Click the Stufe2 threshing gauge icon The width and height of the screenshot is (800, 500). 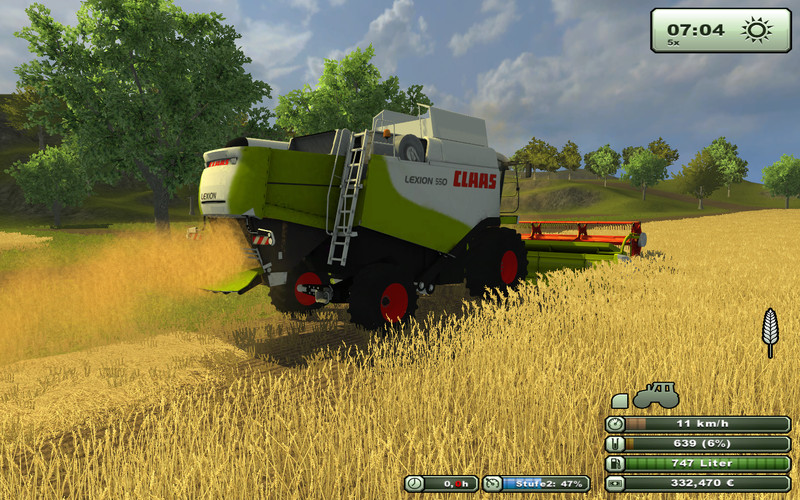[492, 483]
